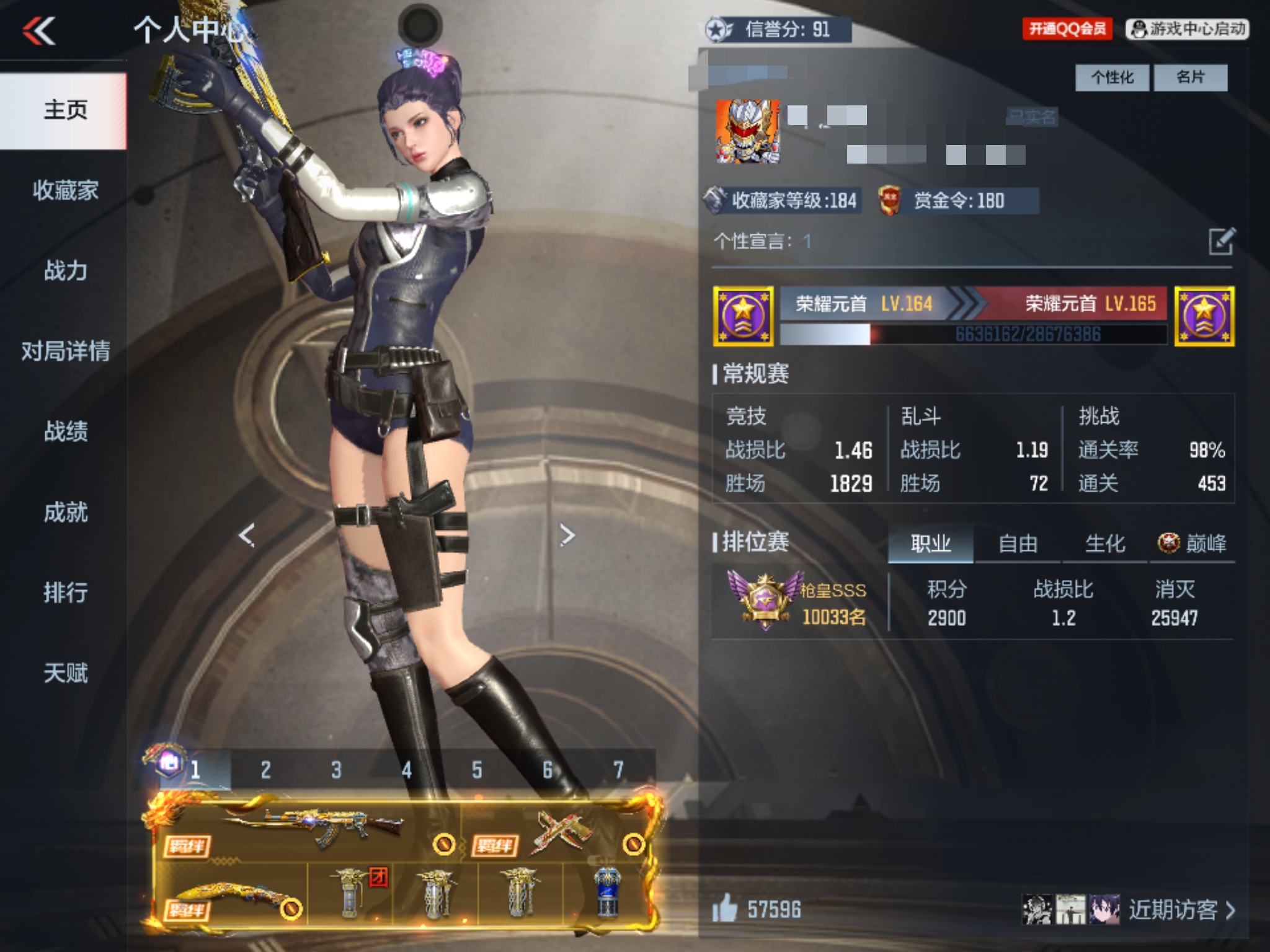
Task: Show the 战绩 records page
Action: click(x=65, y=431)
